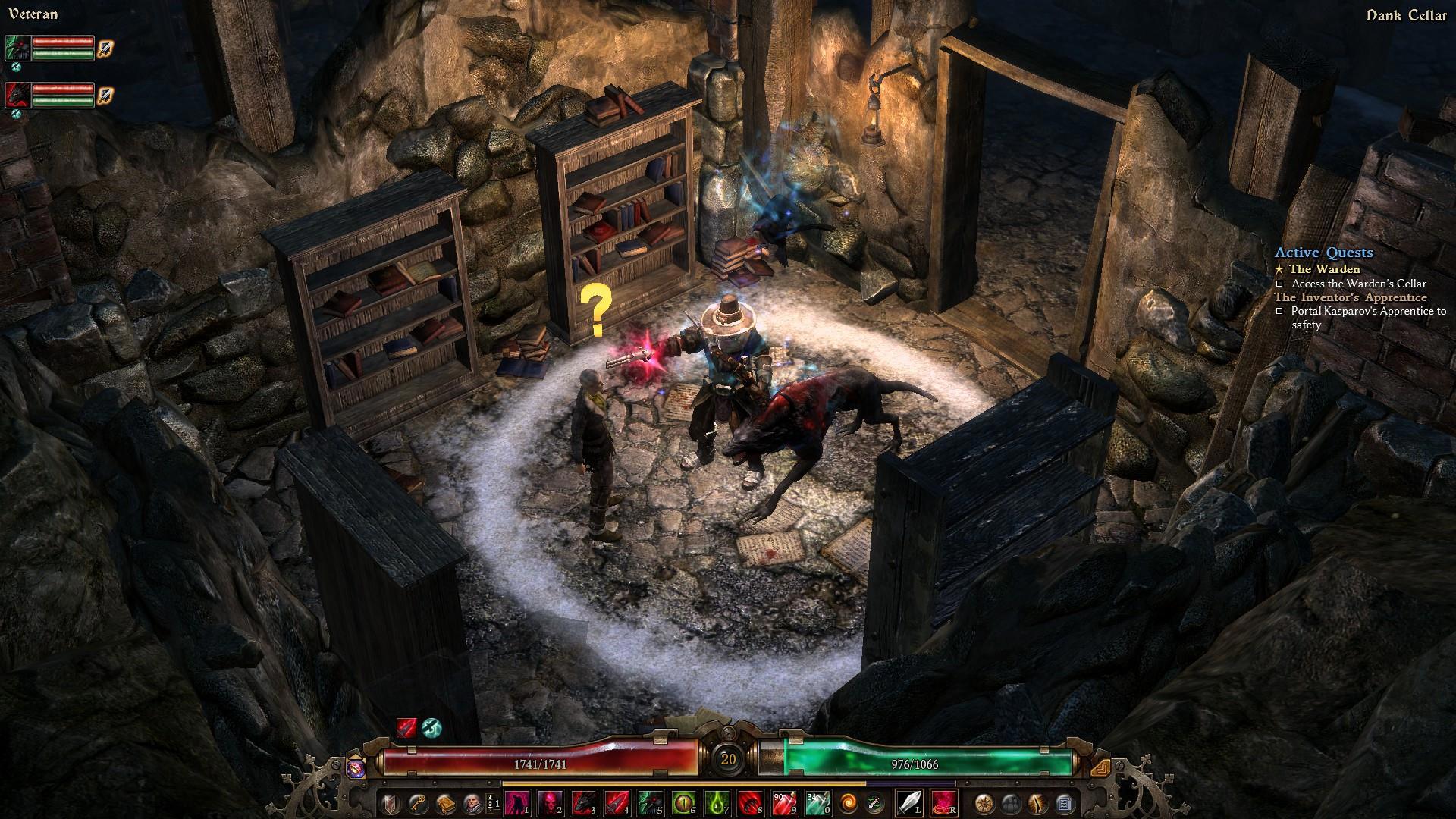Cast the green eye skill in slot 6
Screen dimensions: 1456x819
683,803
